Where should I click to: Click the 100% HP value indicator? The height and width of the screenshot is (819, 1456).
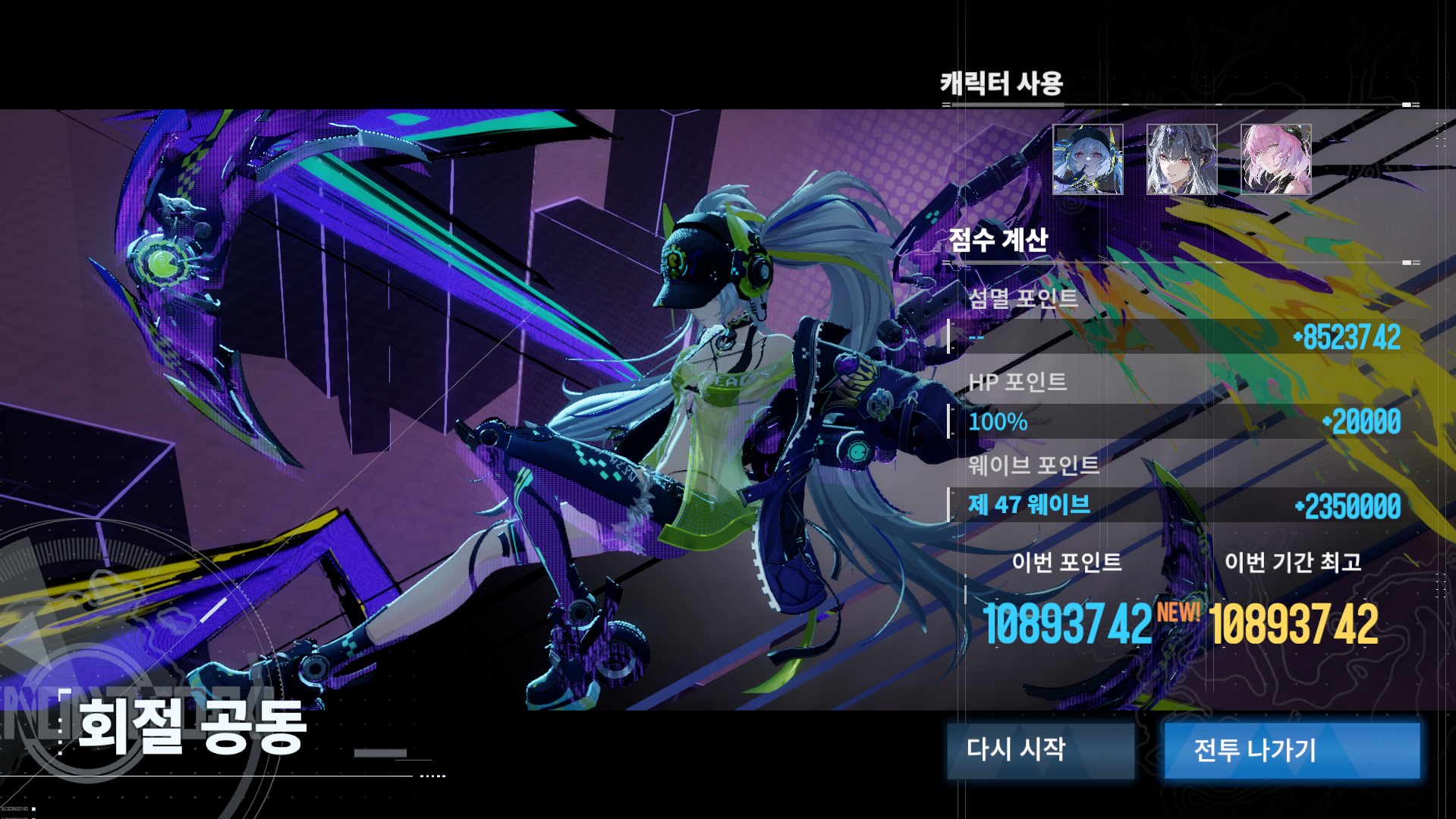tap(996, 422)
